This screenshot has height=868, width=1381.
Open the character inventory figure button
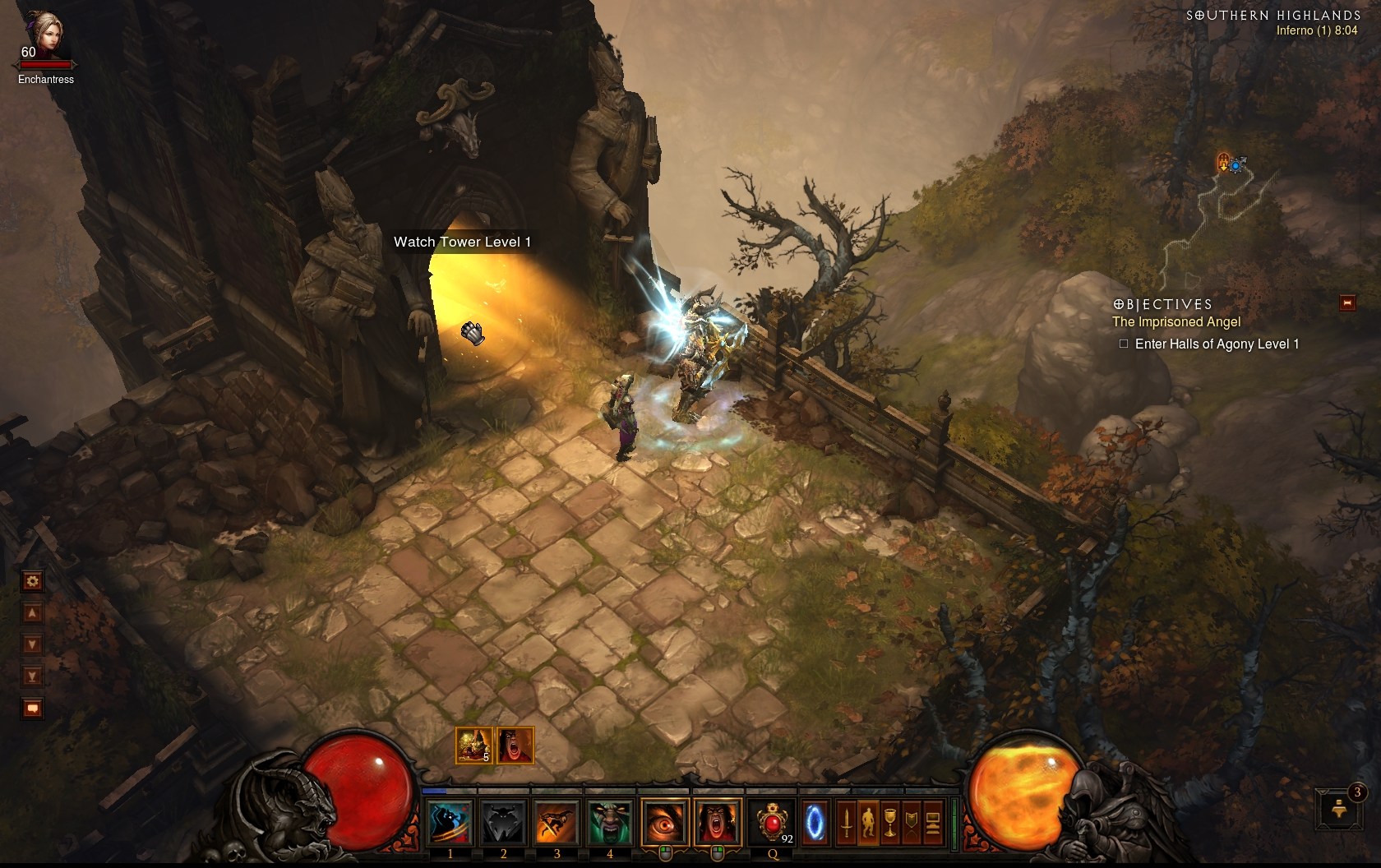[868, 822]
